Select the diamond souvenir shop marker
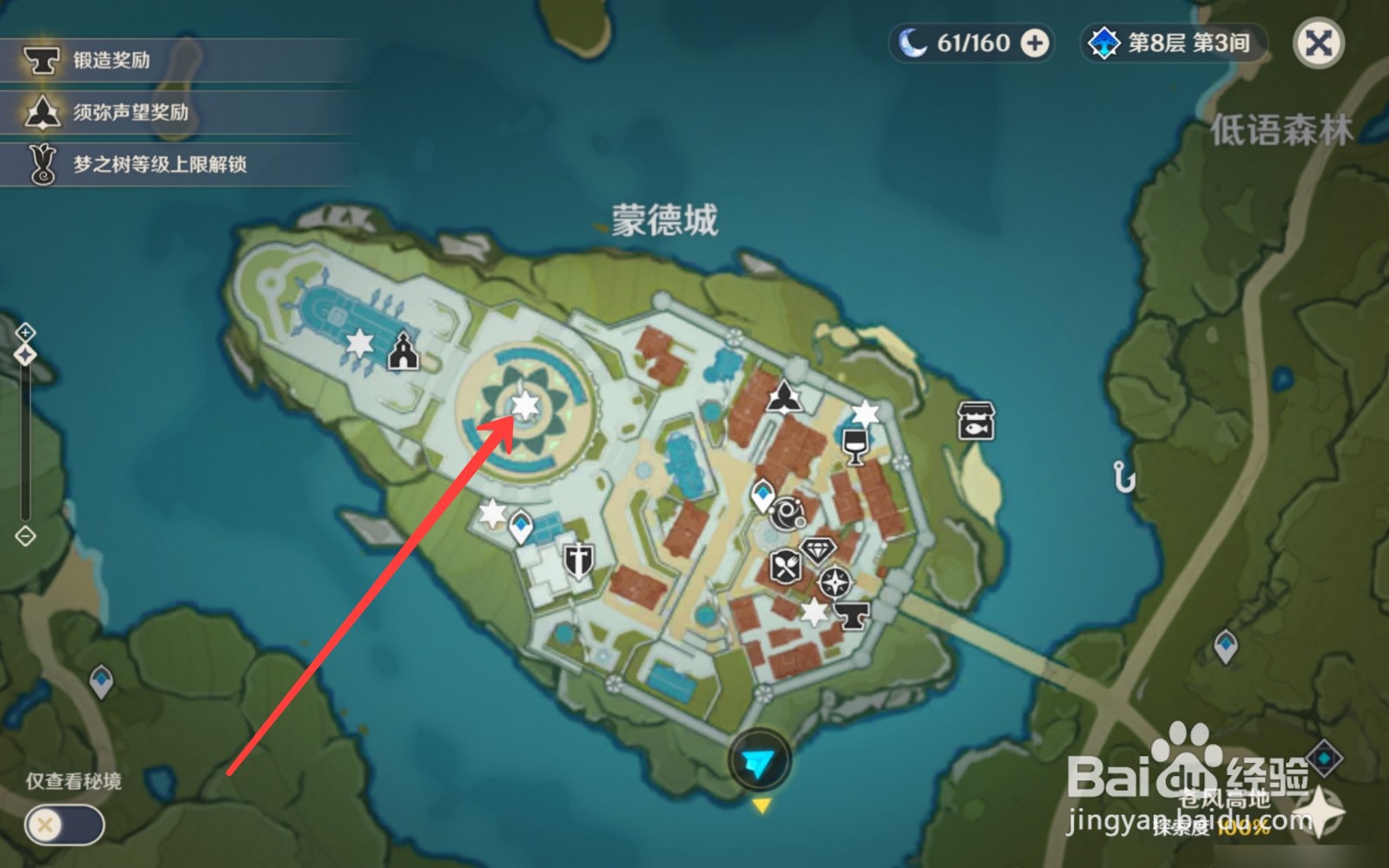This screenshot has height=868, width=1389. [816, 549]
